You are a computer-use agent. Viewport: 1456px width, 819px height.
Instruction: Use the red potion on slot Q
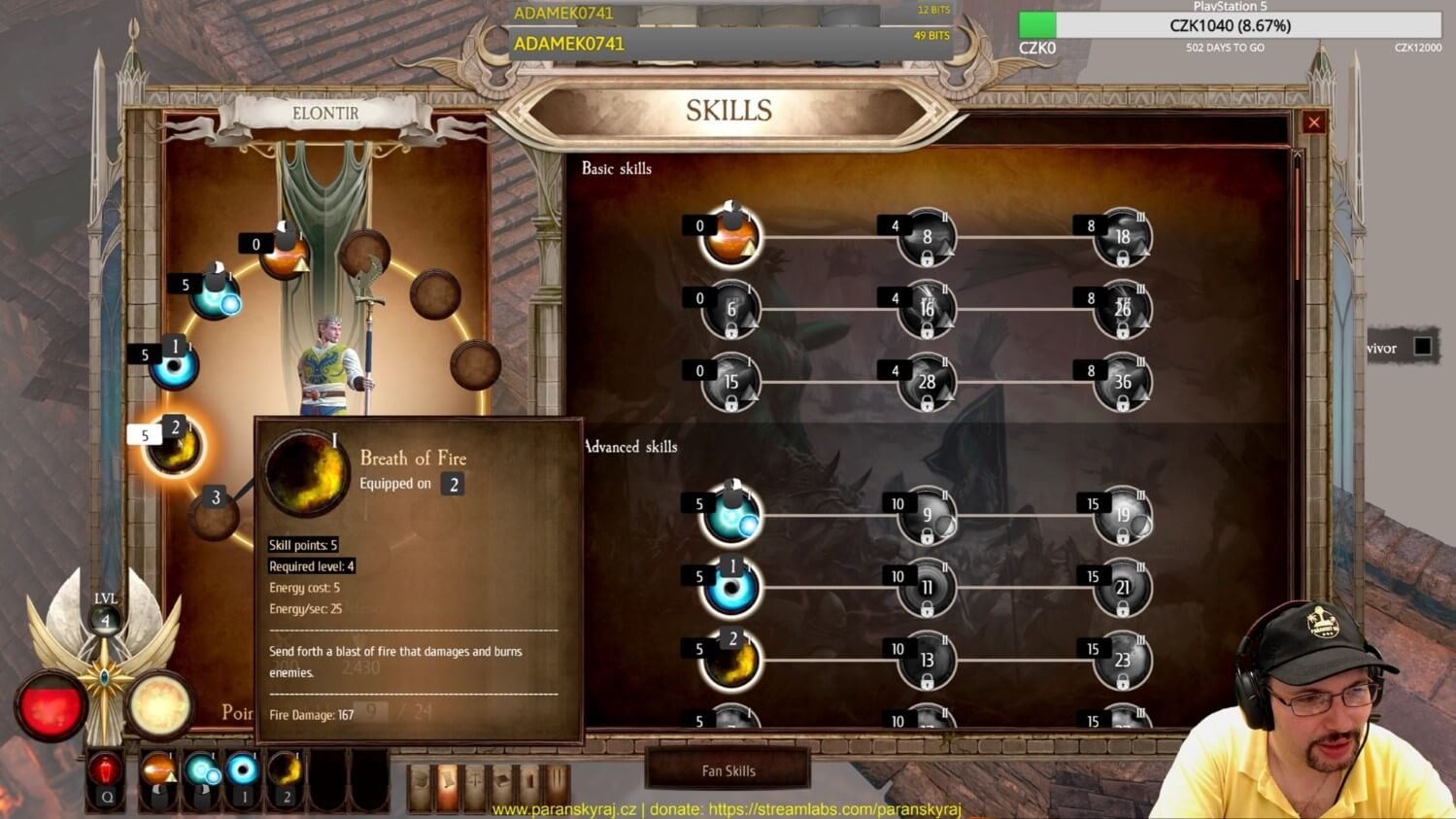click(x=105, y=772)
